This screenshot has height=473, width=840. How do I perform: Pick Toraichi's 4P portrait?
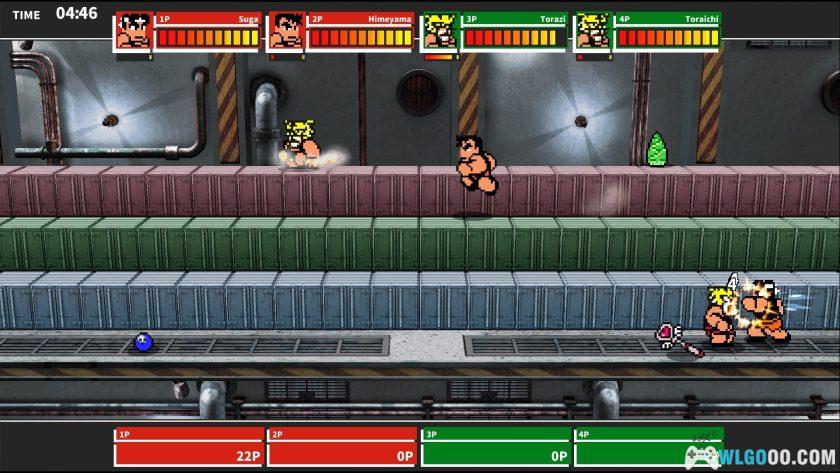pos(594,31)
